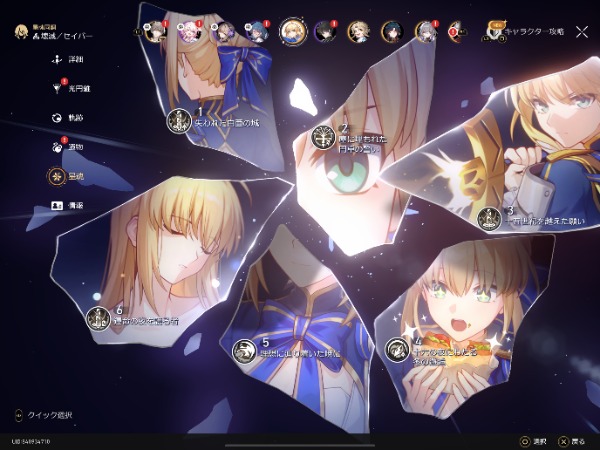Select eidolon 5 medallion icon
The height and width of the screenshot is (450, 600).
(244, 350)
